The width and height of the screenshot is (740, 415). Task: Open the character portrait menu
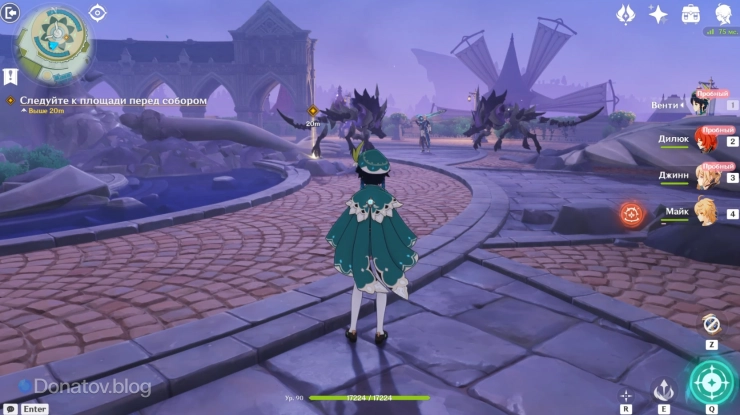click(722, 13)
